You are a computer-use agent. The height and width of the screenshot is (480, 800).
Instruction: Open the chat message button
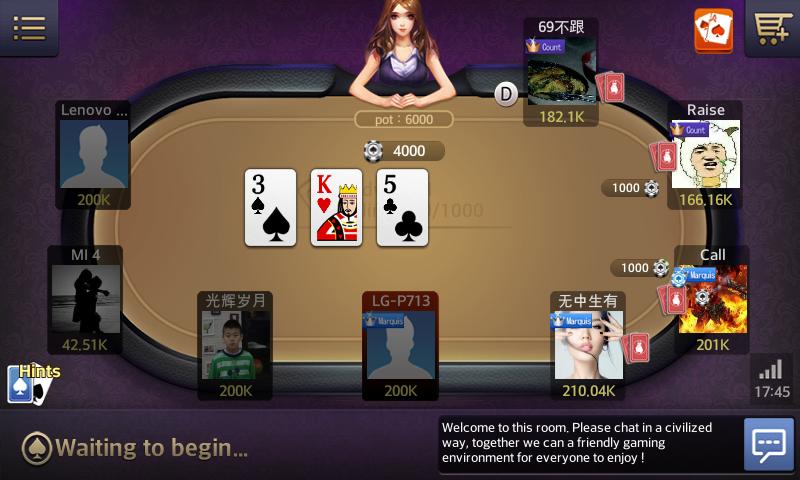tap(768, 444)
